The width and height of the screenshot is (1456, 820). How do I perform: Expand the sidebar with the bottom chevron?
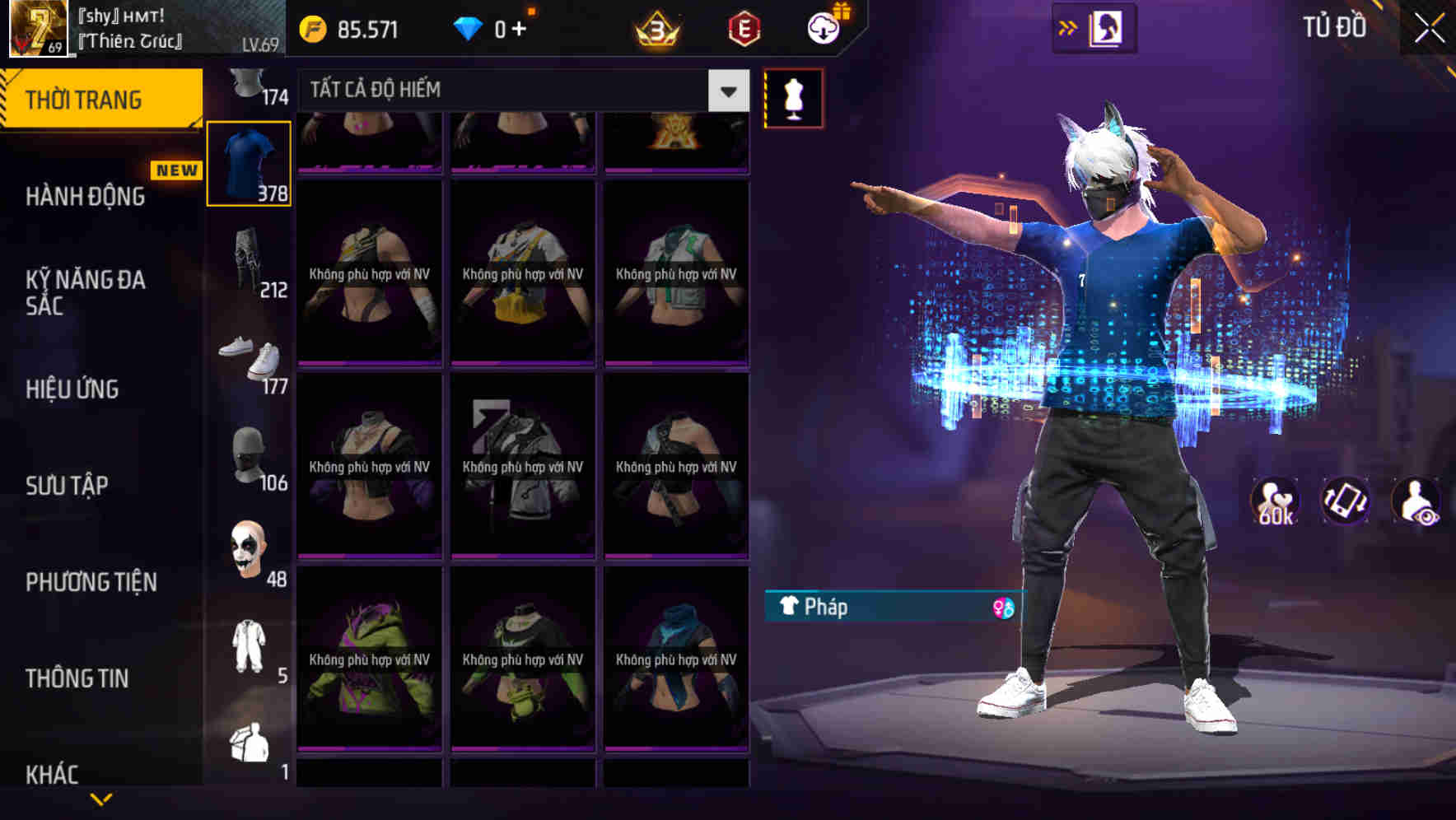(x=101, y=799)
